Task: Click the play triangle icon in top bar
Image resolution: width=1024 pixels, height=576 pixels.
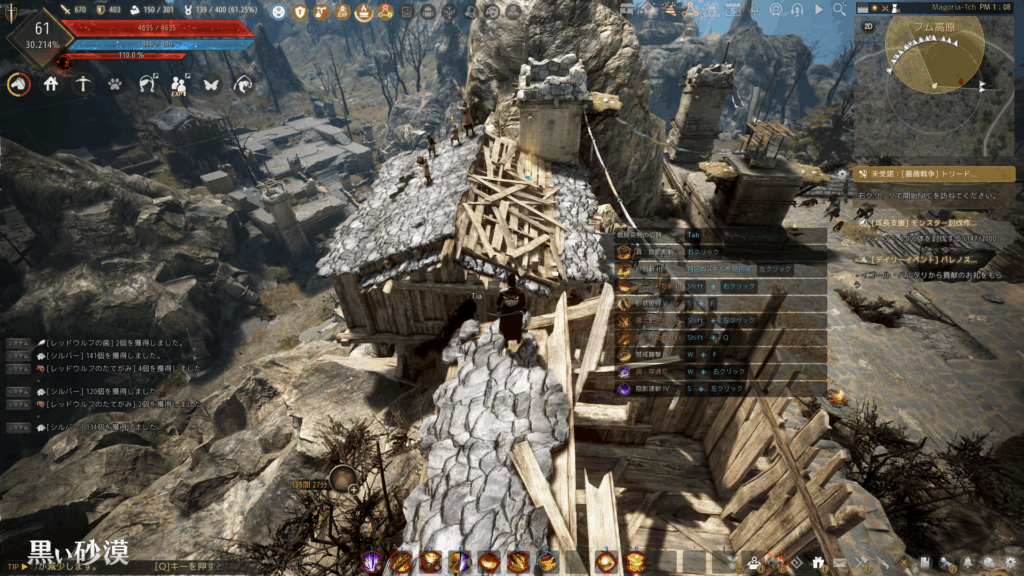Action: (x=819, y=9)
